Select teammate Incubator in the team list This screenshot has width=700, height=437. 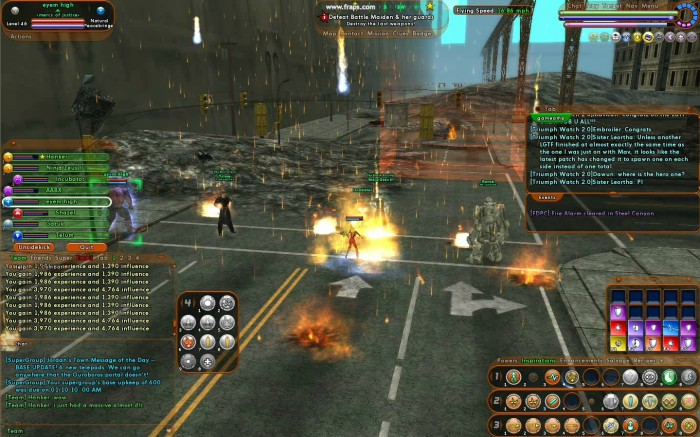click(65, 179)
